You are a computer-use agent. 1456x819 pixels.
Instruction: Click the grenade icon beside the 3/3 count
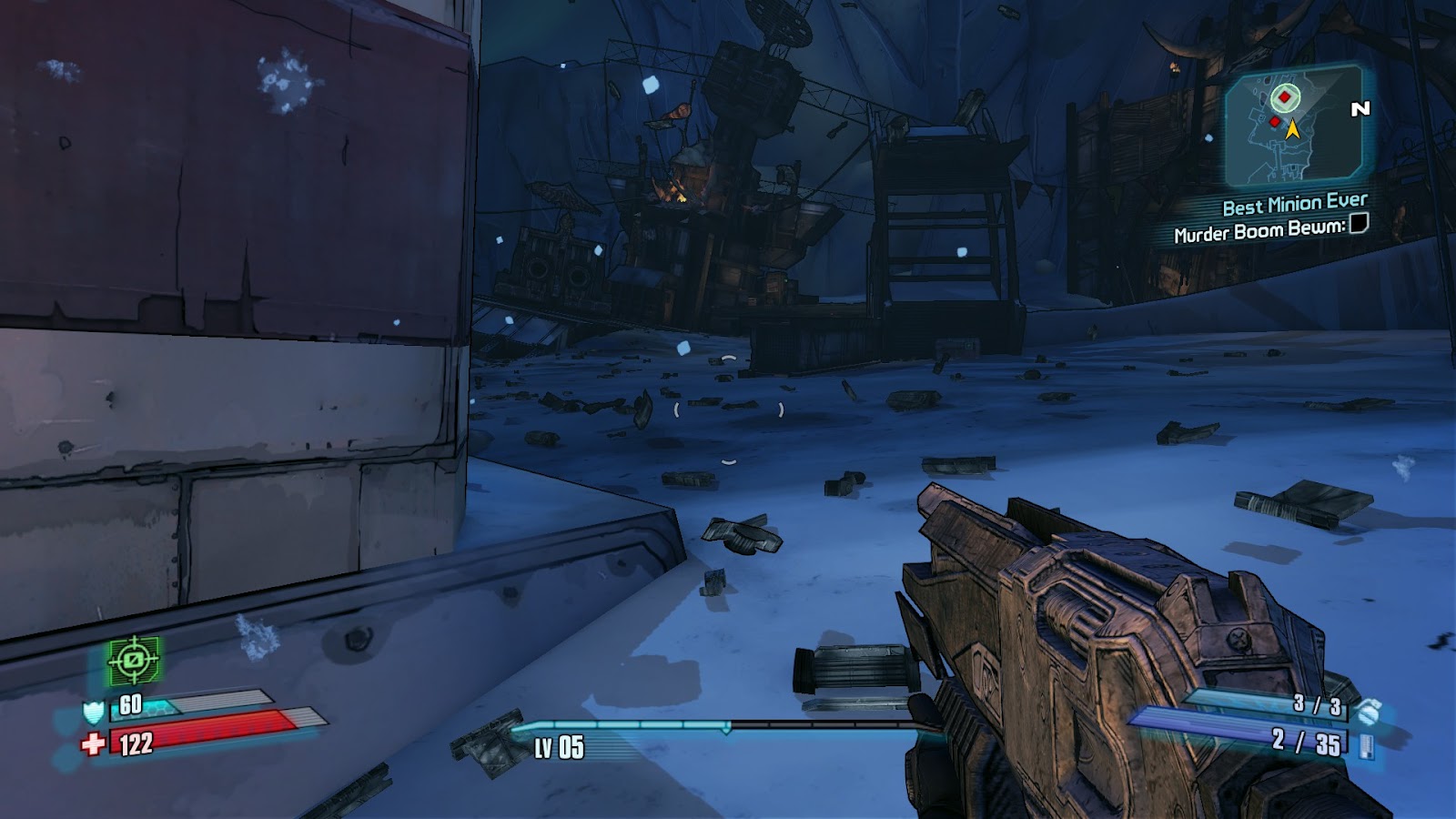pos(1366,710)
